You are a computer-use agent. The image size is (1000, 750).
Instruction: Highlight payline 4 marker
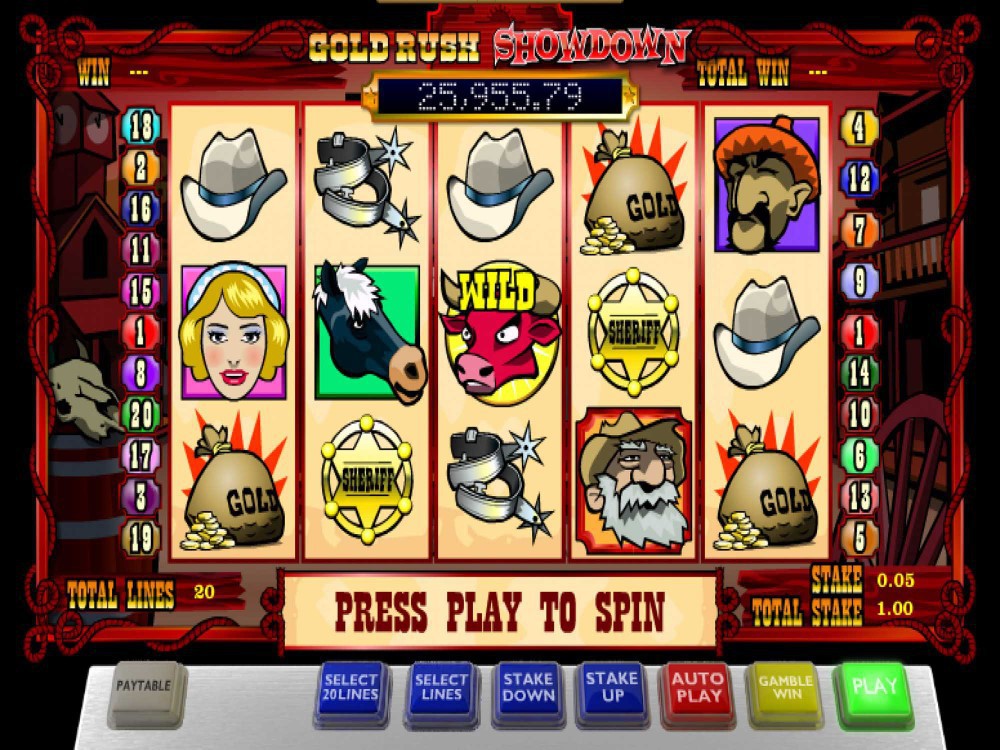(859, 128)
